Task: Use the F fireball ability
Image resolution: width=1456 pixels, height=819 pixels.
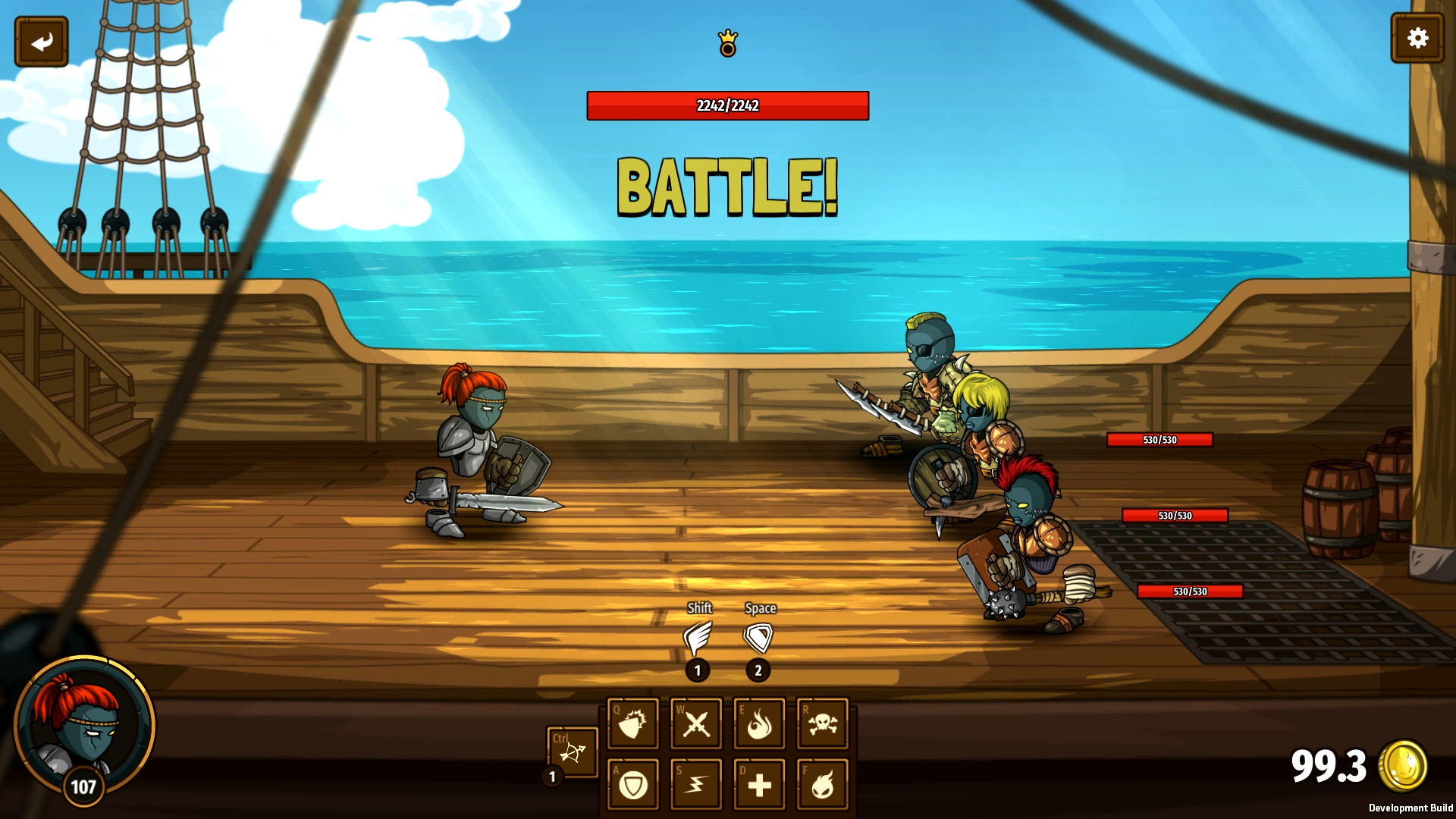Action: [823, 784]
